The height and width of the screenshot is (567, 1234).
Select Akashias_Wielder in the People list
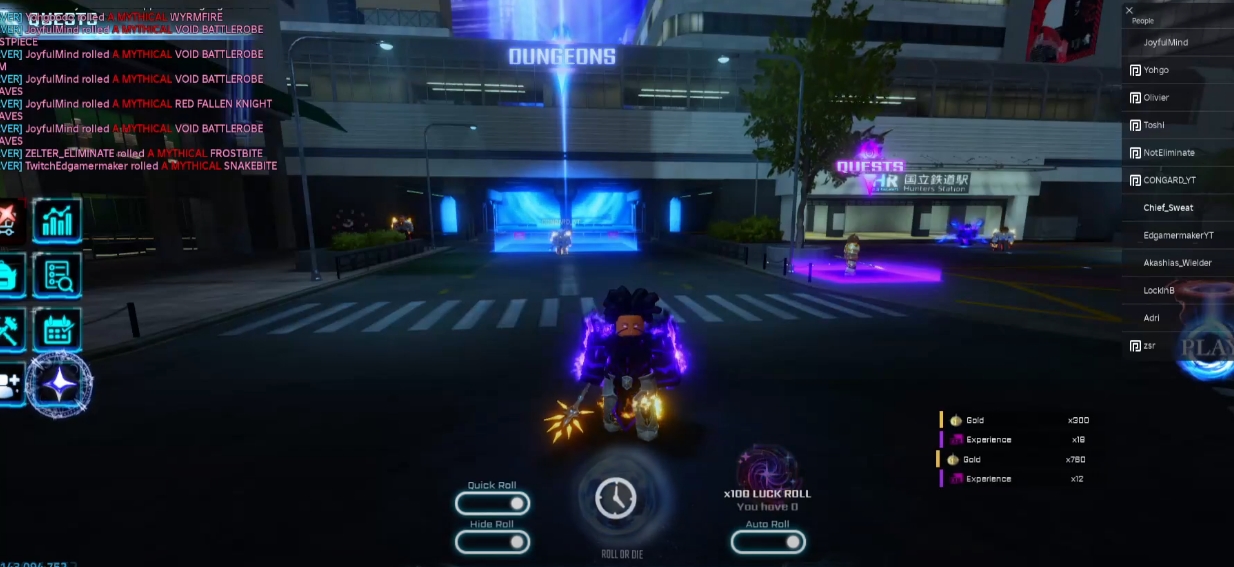coord(1178,263)
